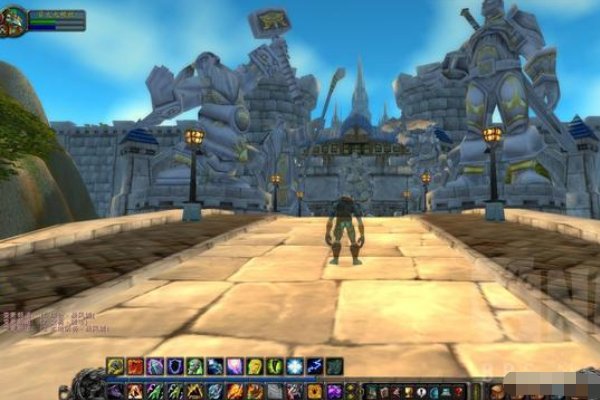Use the dark blue shield ability
The image size is (600, 400).
point(175,367)
